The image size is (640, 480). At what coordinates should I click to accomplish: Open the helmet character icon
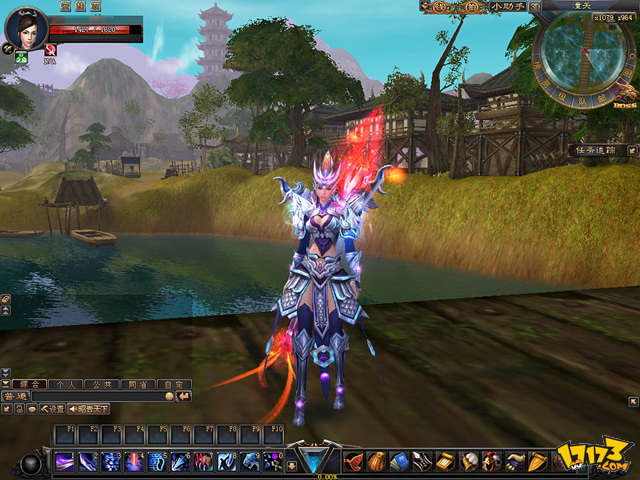491,461
